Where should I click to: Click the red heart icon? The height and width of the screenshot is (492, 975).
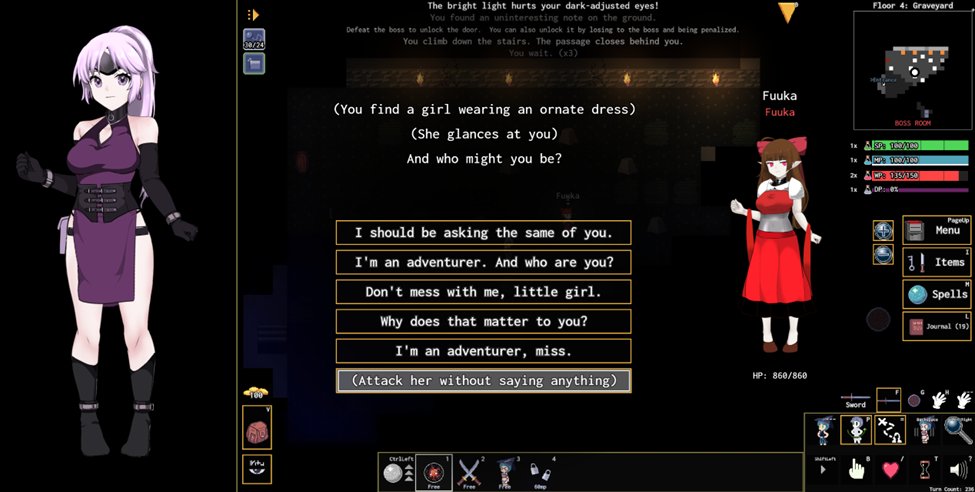point(892,469)
